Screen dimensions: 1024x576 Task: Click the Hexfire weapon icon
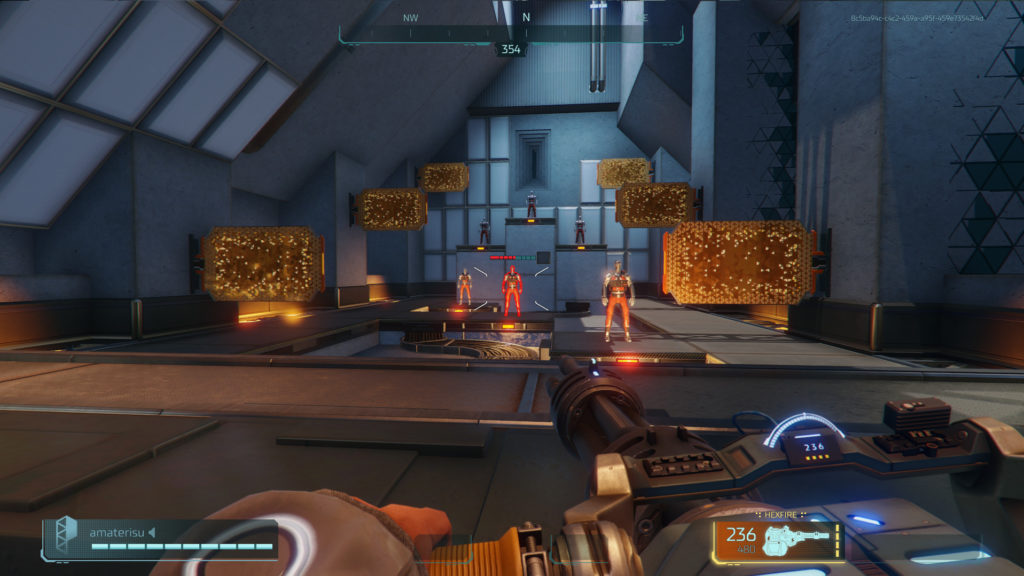click(x=797, y=541)
